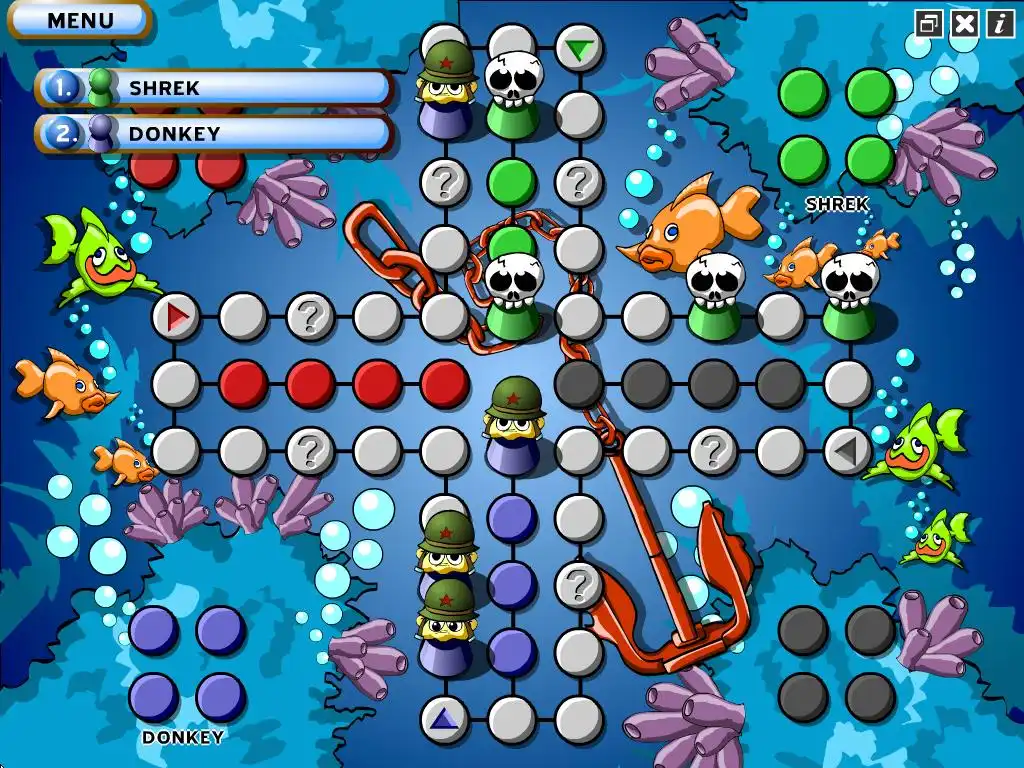Screen dimensions: 1024x768
Task: Open the MENU button
Action: point(81,20)
